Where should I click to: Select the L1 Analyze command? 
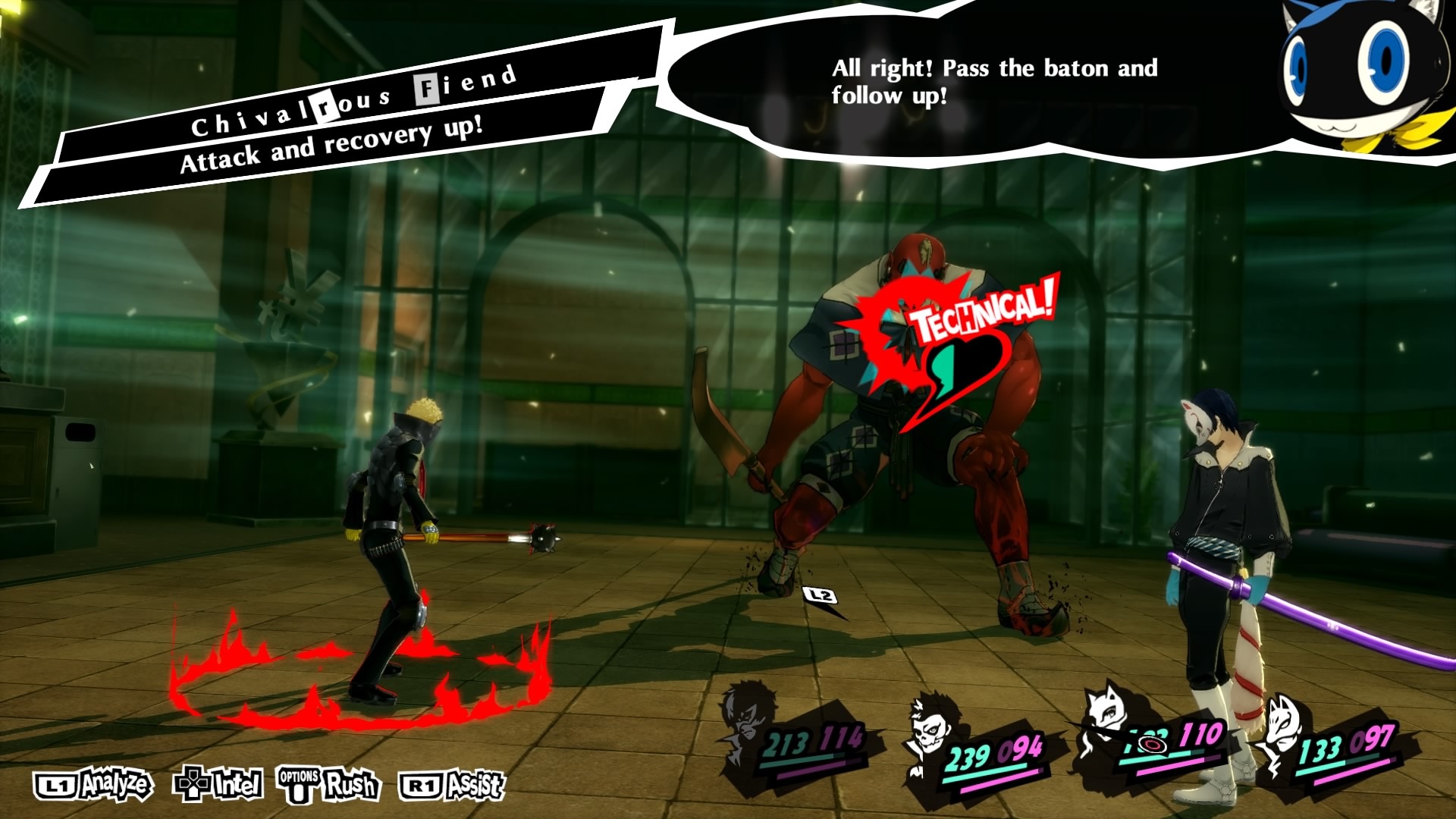[91, 786]
